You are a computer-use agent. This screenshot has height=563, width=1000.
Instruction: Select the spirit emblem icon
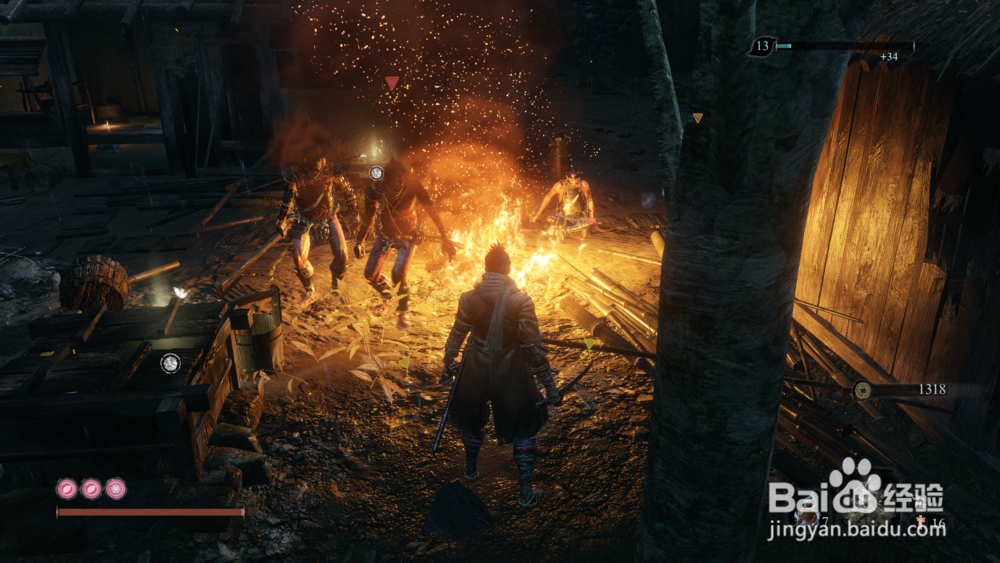click(x=920, y=521)
